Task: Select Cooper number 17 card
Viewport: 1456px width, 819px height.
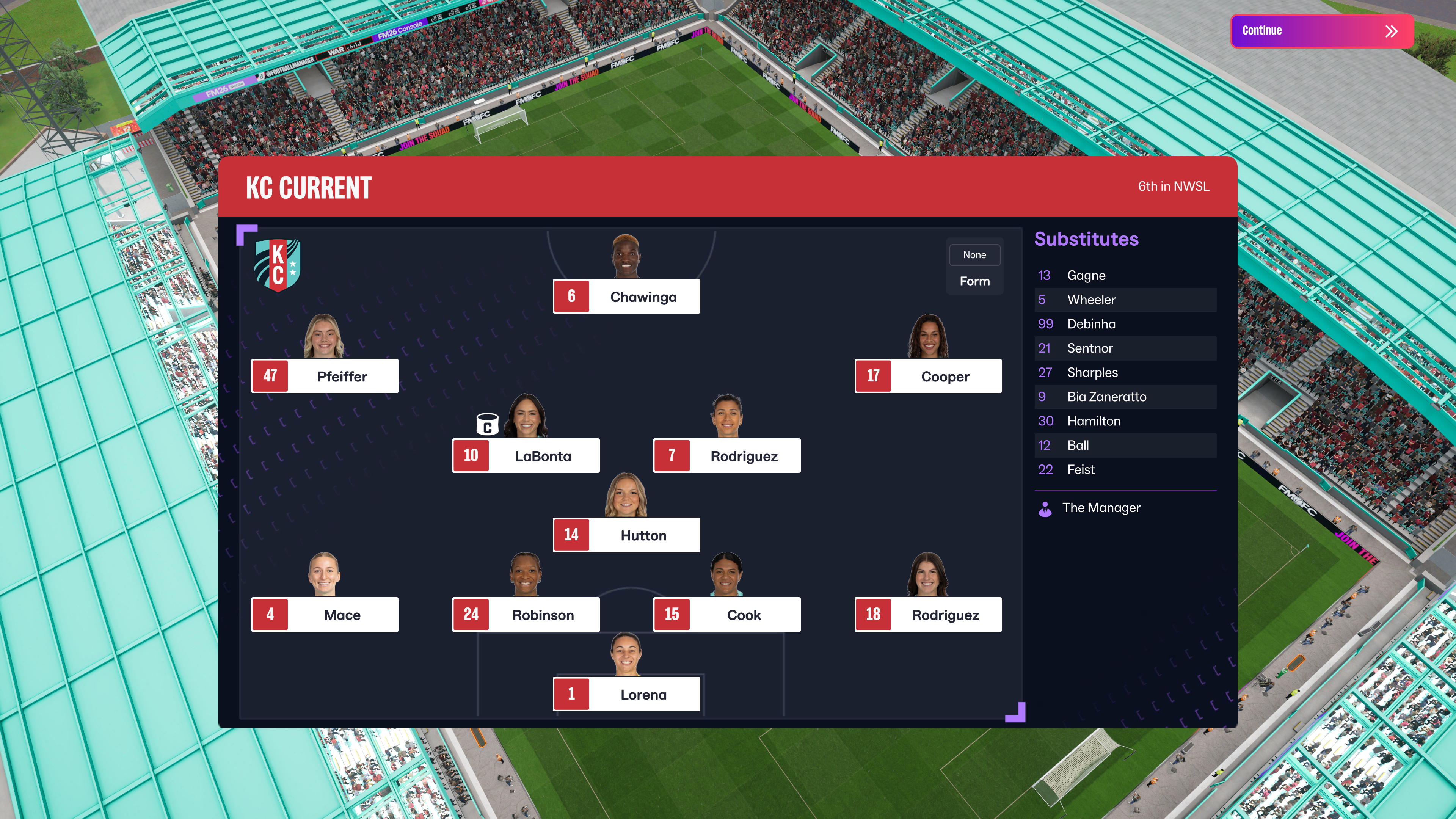Action: point(927,377)
